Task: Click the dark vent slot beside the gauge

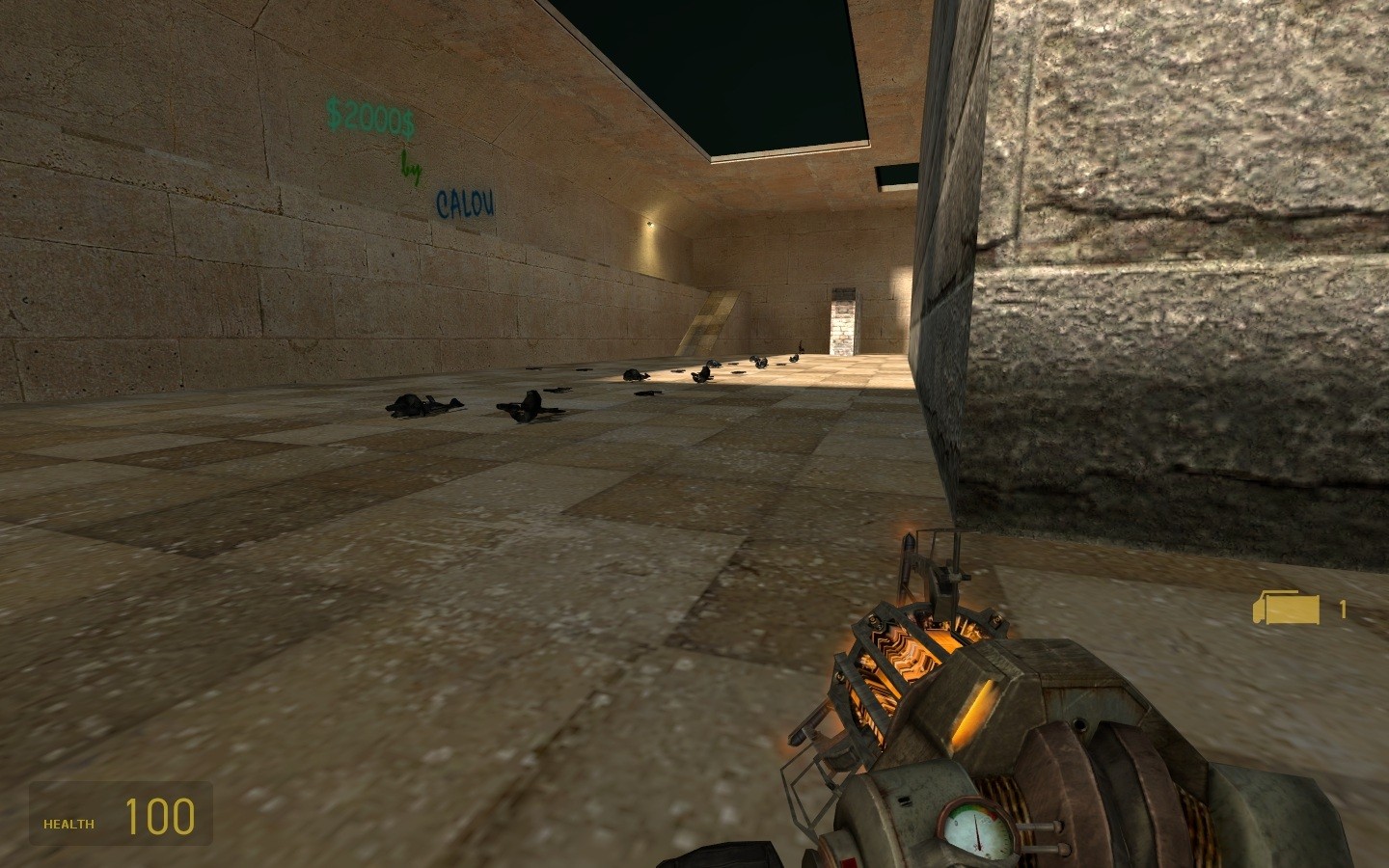Action: [x=905, y=802]
